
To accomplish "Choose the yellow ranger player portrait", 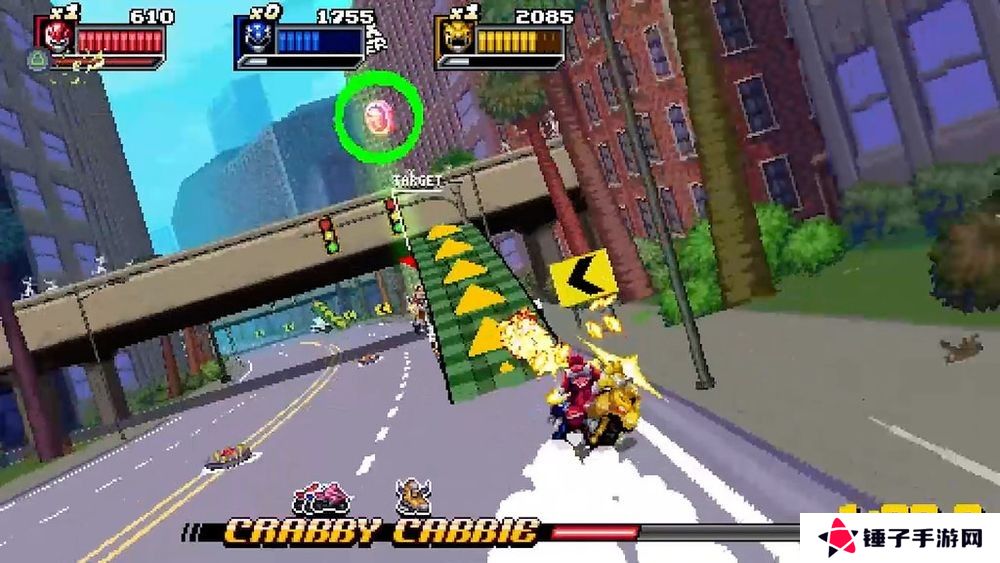I will (454, 40).
